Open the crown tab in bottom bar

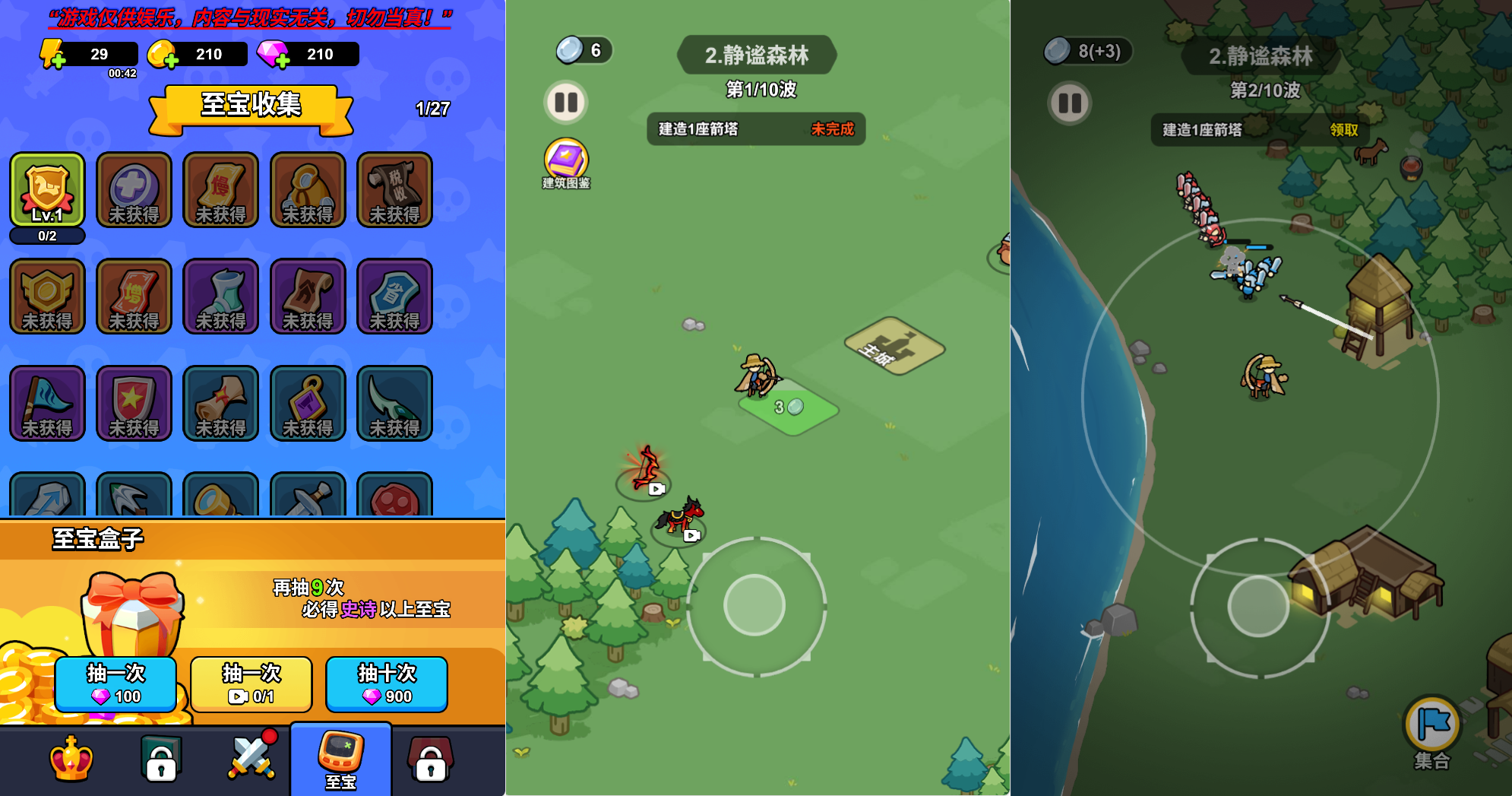click(71, 759)
